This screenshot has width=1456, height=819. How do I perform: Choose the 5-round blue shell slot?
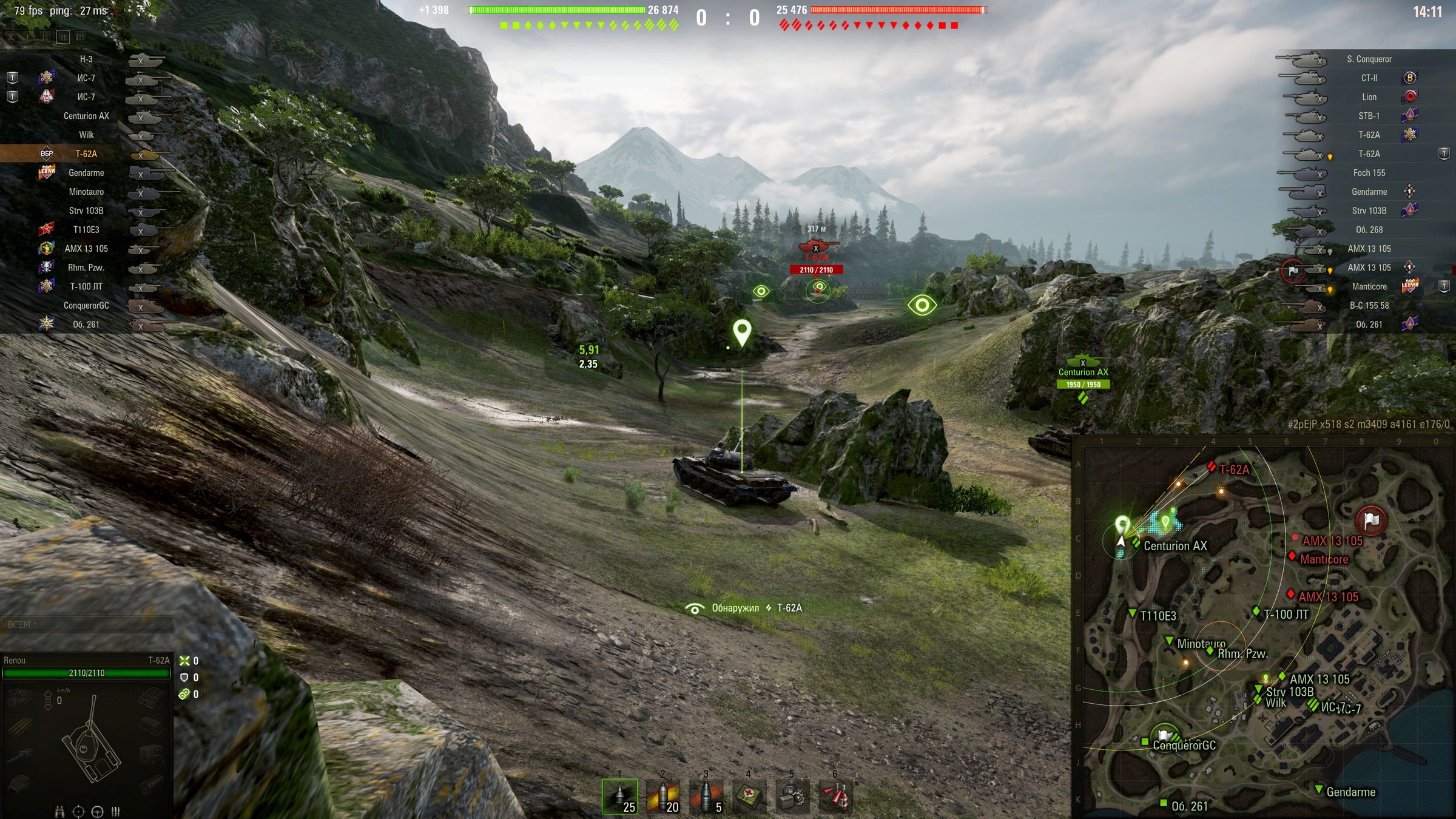click(x=707, y=796)
